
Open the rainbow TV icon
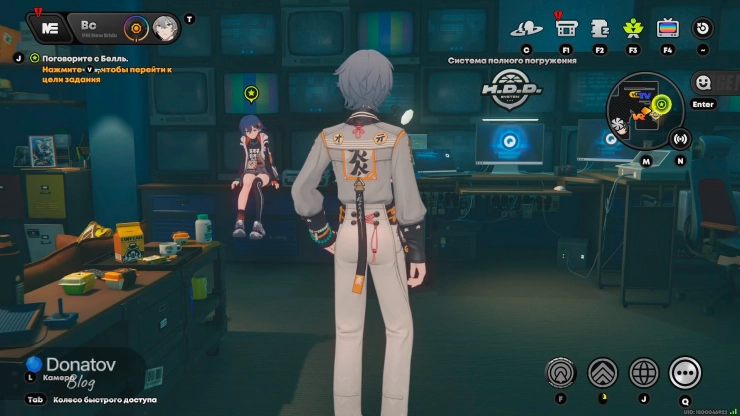click(x=667, y=28)
